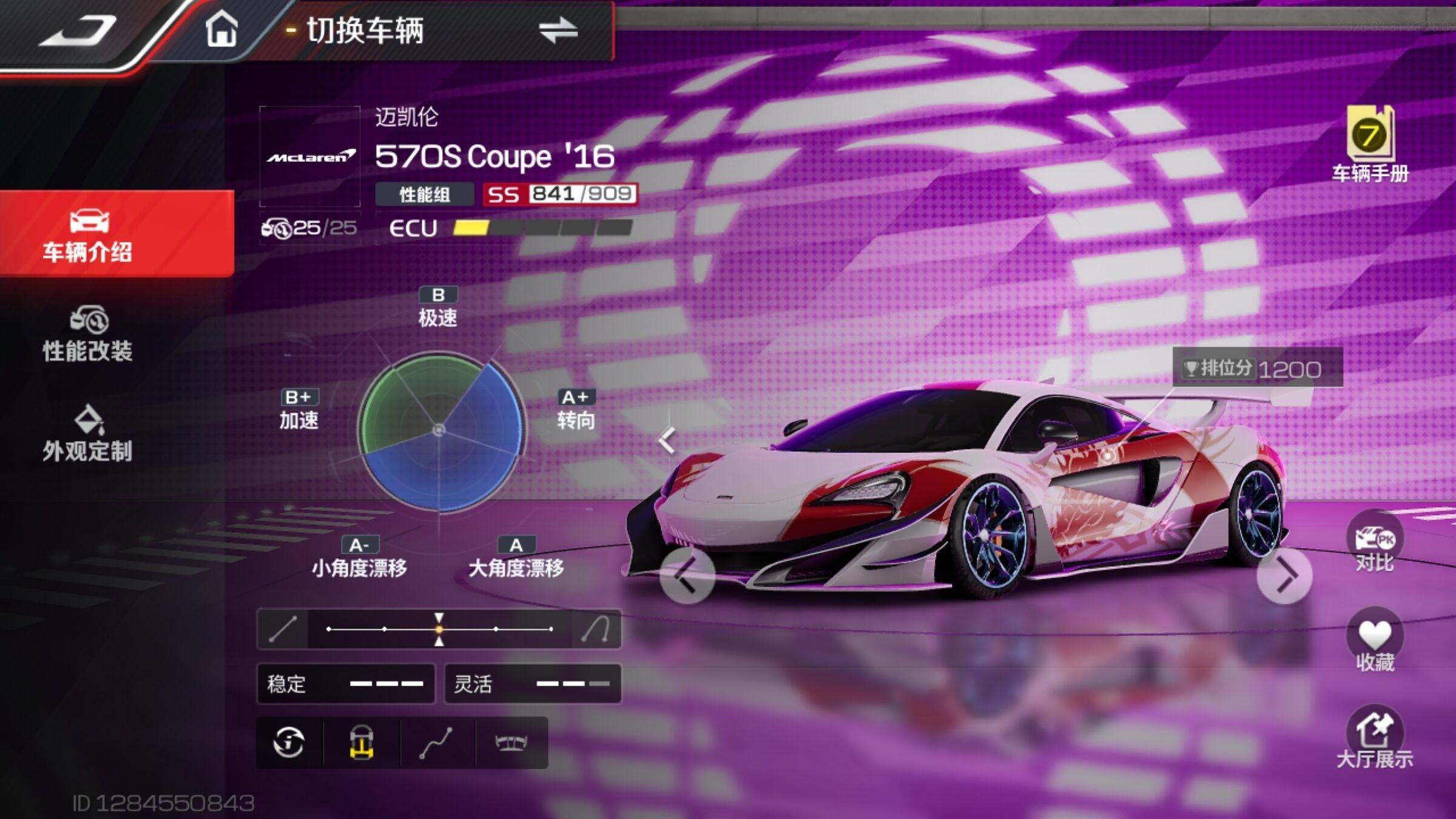Set car for 大厅展示 lobby display

1374,739
